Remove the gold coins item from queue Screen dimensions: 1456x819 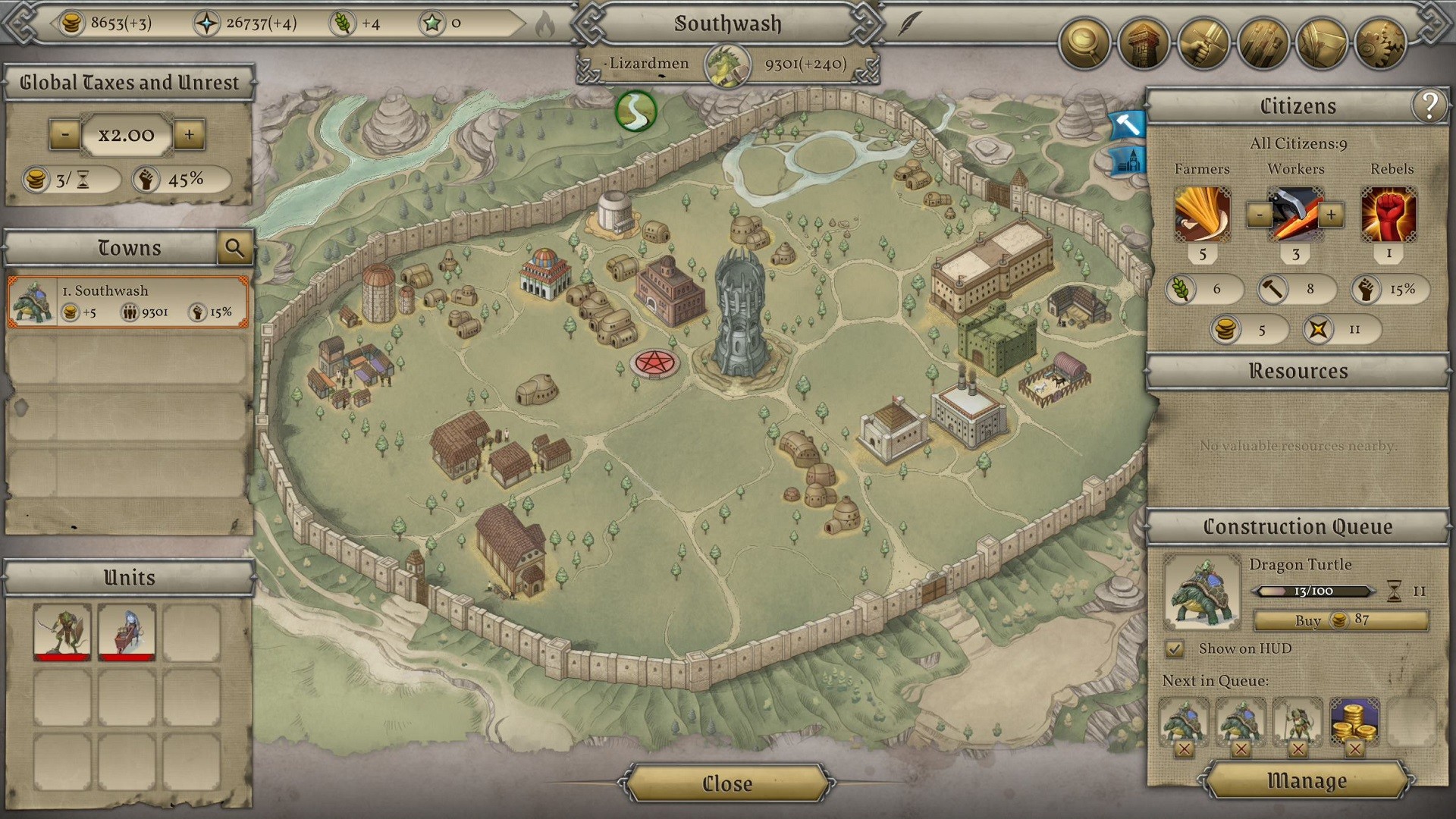coord(1354,750)
